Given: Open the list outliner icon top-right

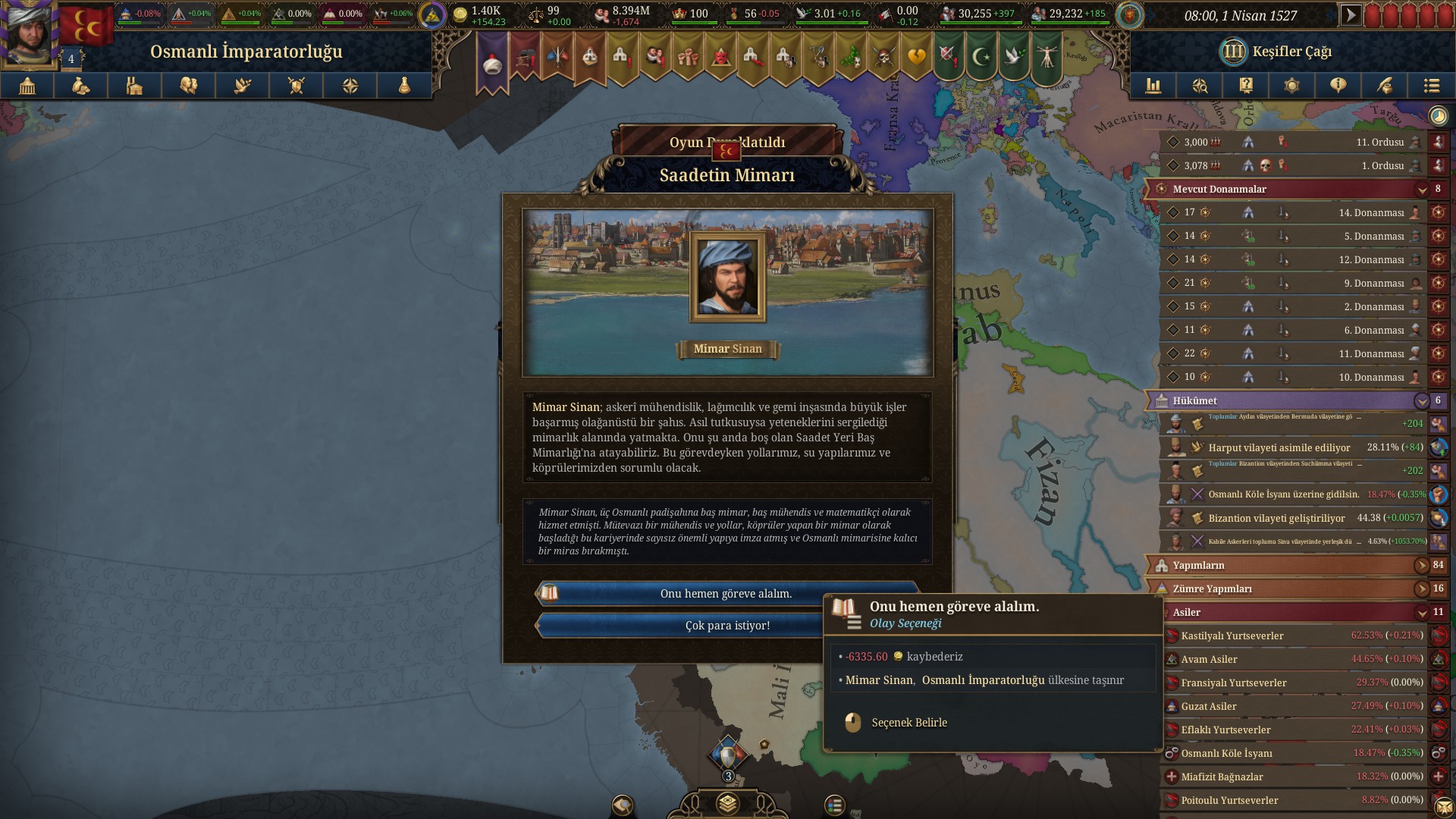Looking at the screenshot, I should (1431, 86).
